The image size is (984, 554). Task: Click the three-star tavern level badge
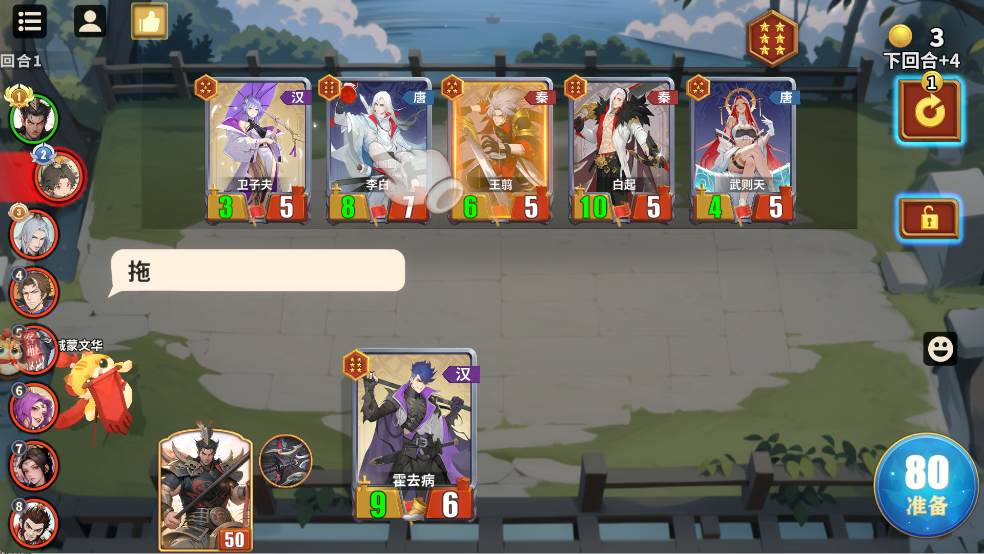click(772, 39)
